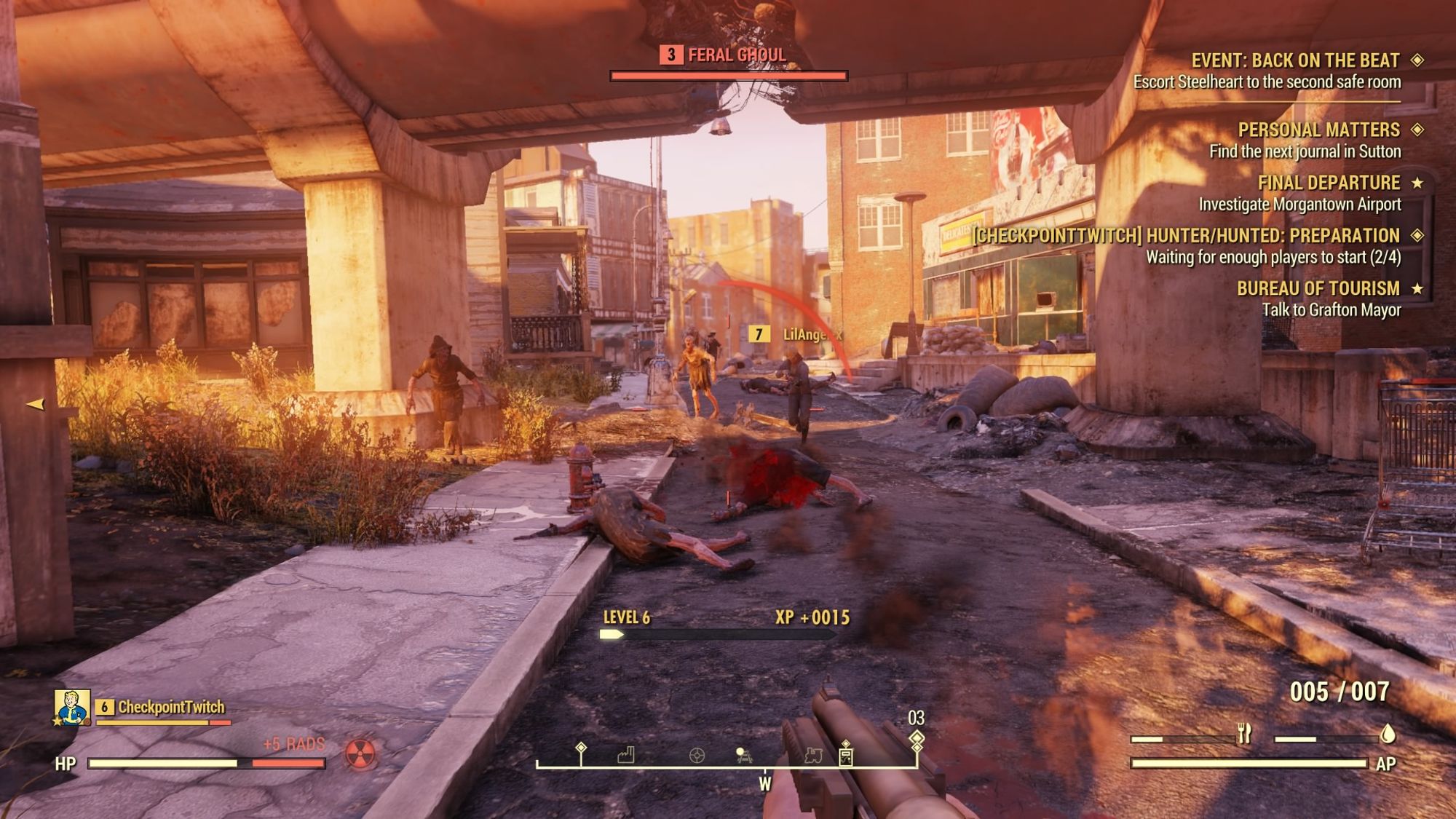1456x819 pixels.
Task: Choose the Bureau of Tourism quest
Action: [1318, 289]
